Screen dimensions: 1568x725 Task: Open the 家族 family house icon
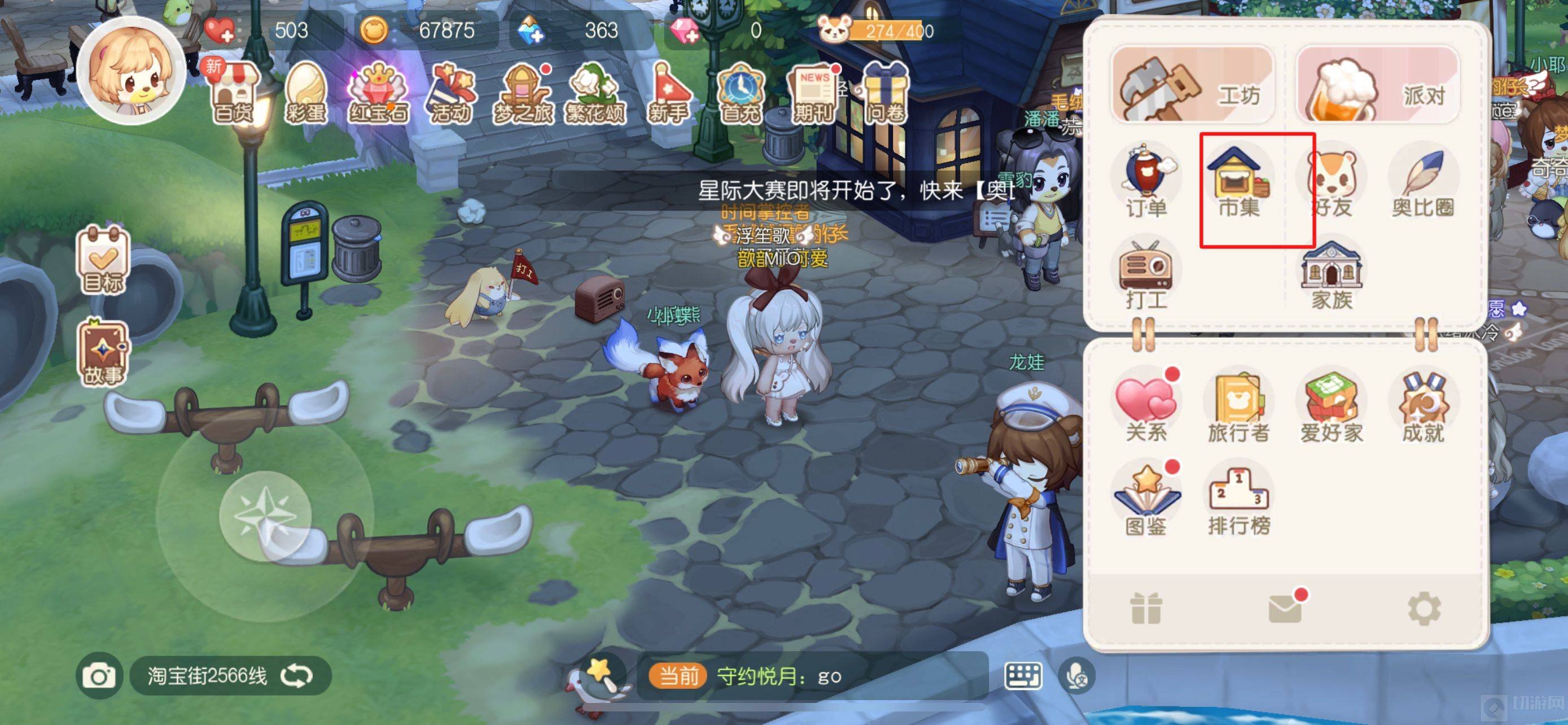tap(1331, 274)
